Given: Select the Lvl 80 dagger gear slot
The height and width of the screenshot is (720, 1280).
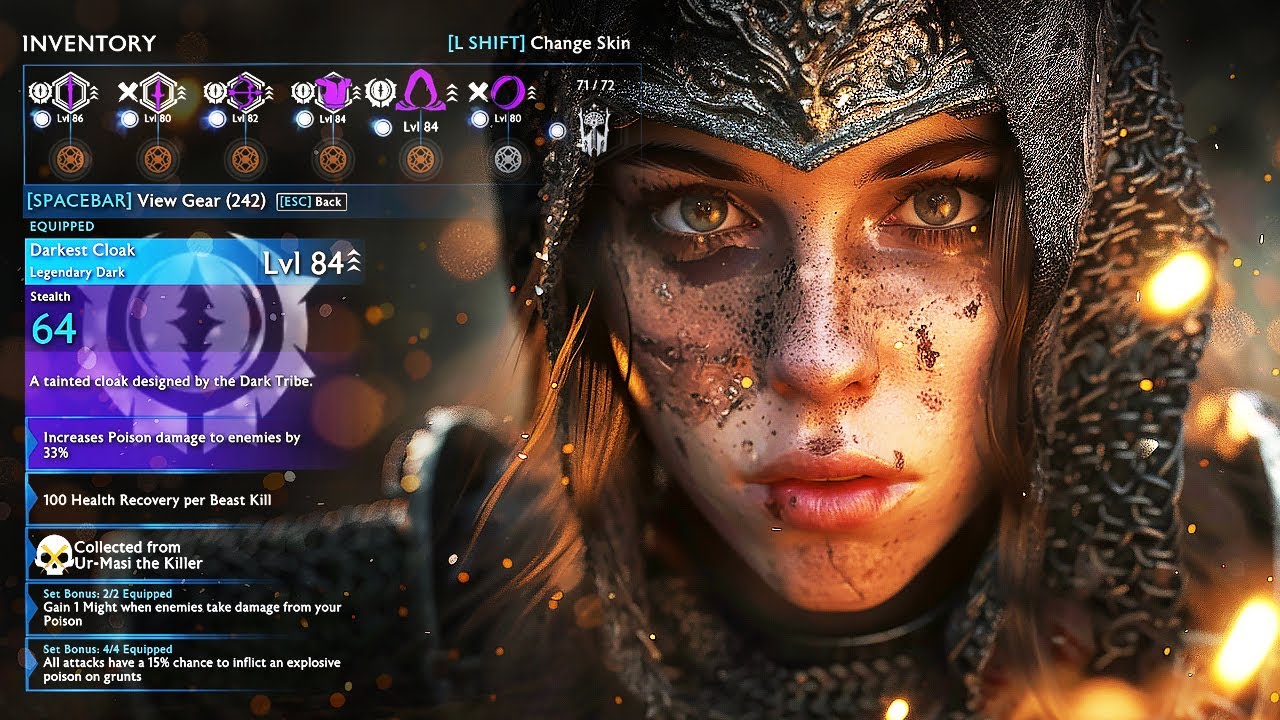Looking at the screenshot, I should tap(159, 93).
